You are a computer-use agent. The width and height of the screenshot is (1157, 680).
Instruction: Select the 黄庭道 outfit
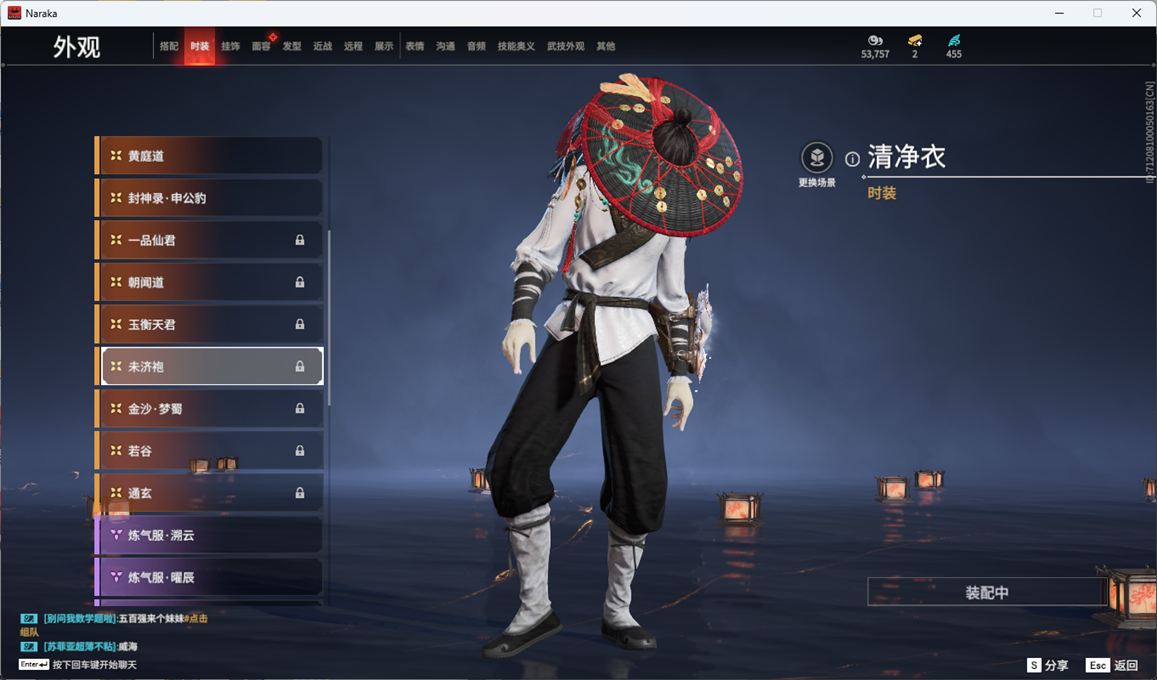(210, 156)
